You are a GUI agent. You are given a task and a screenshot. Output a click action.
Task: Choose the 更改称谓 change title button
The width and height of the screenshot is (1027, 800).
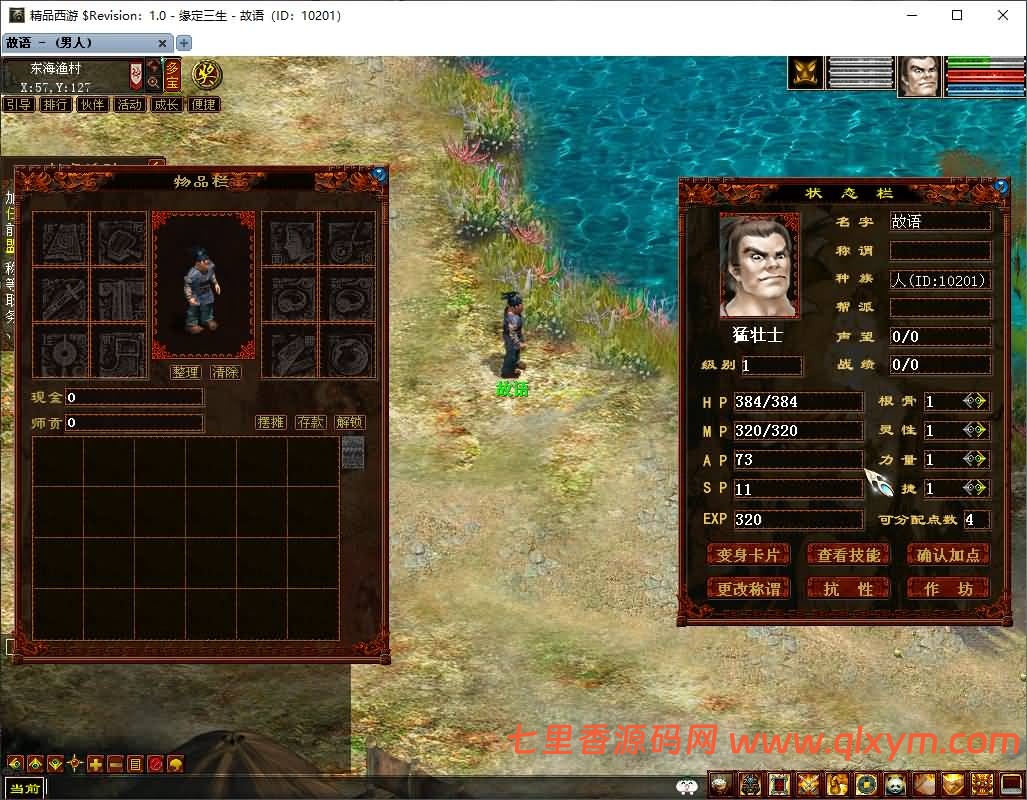click(x=748, y=589)
